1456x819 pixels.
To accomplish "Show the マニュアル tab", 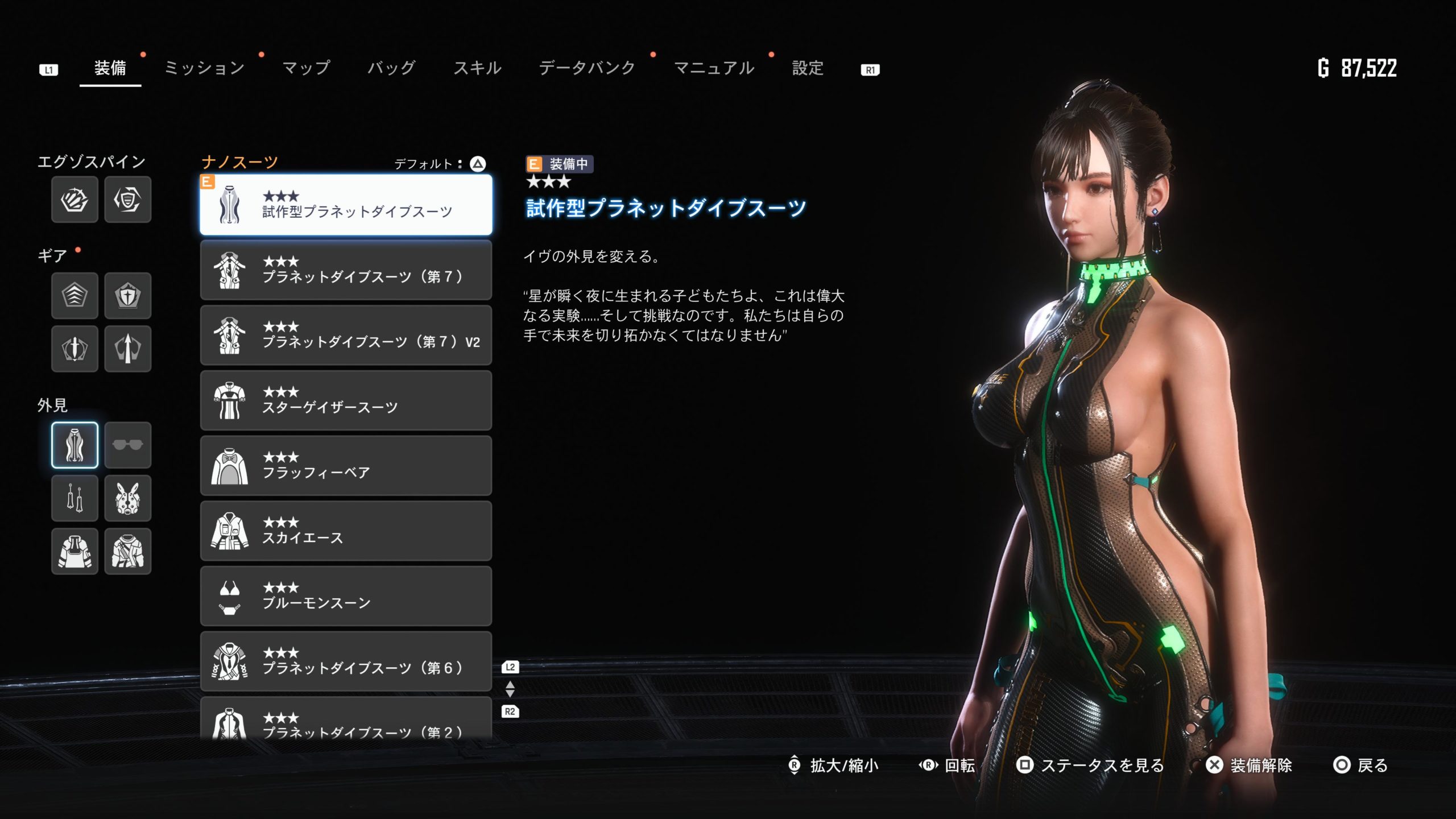I will coord(714,68).
